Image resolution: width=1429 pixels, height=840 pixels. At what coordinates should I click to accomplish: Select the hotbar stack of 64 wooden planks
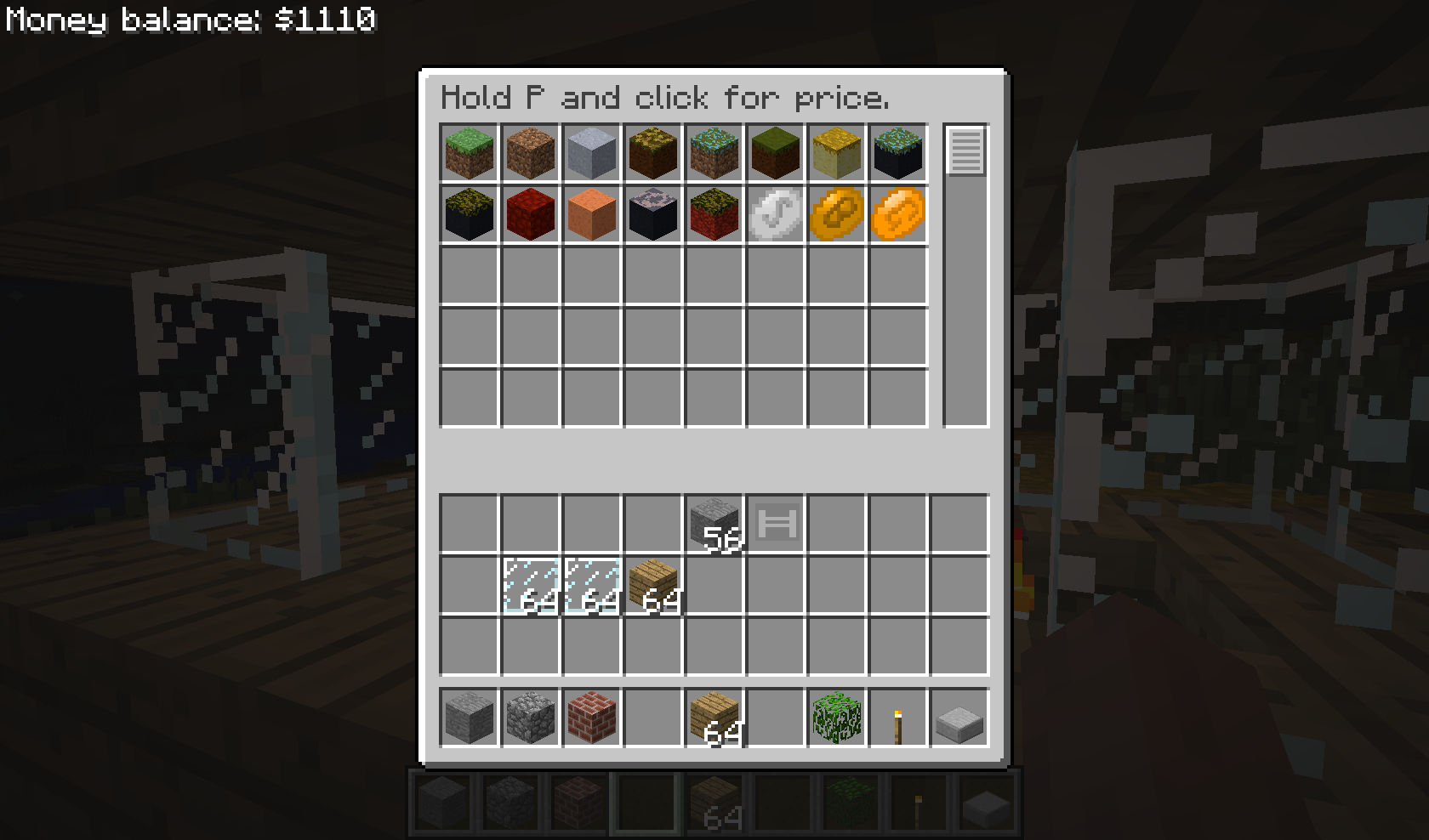[x=714, y=718]
